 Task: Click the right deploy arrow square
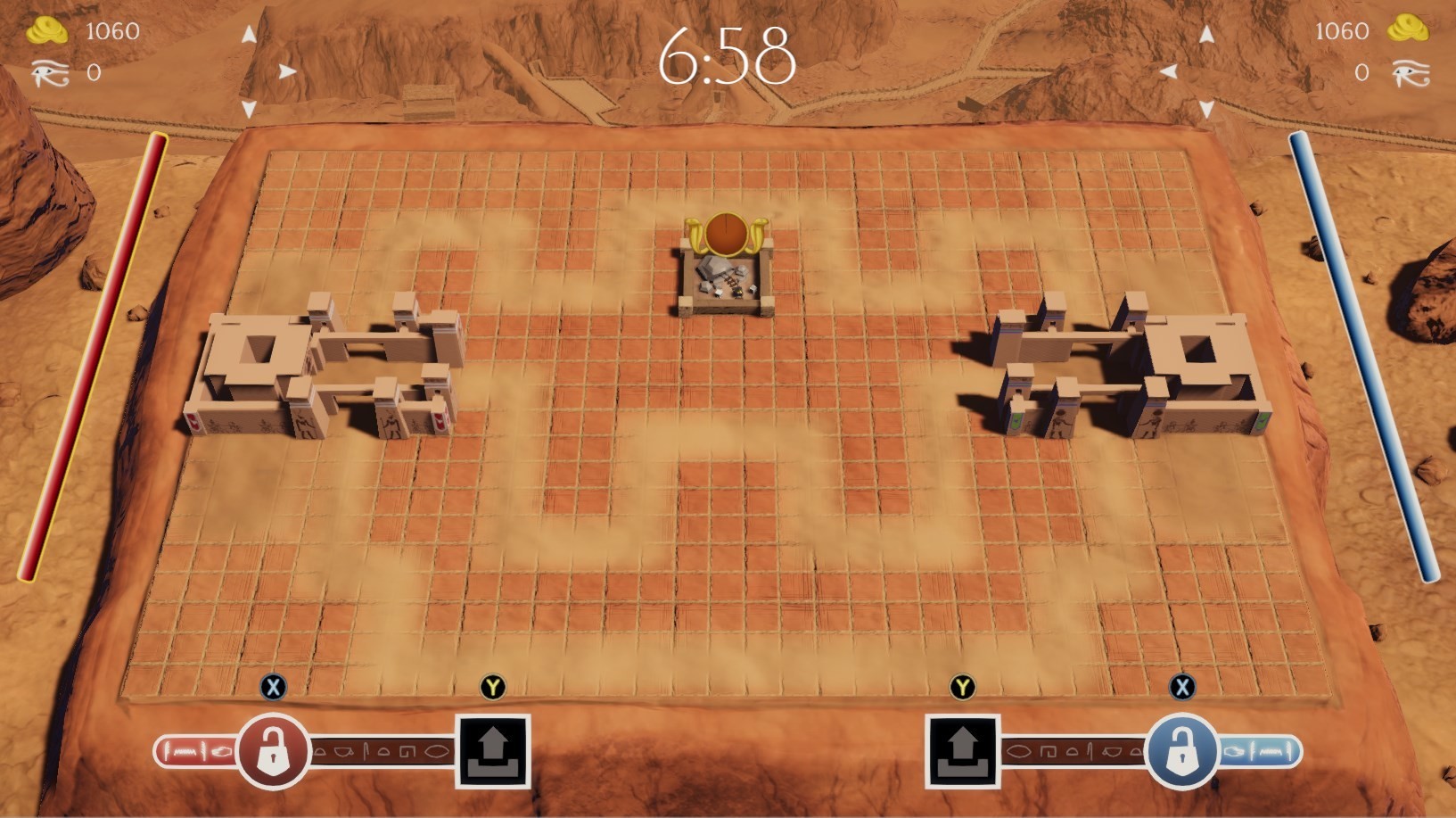point(963,749)
